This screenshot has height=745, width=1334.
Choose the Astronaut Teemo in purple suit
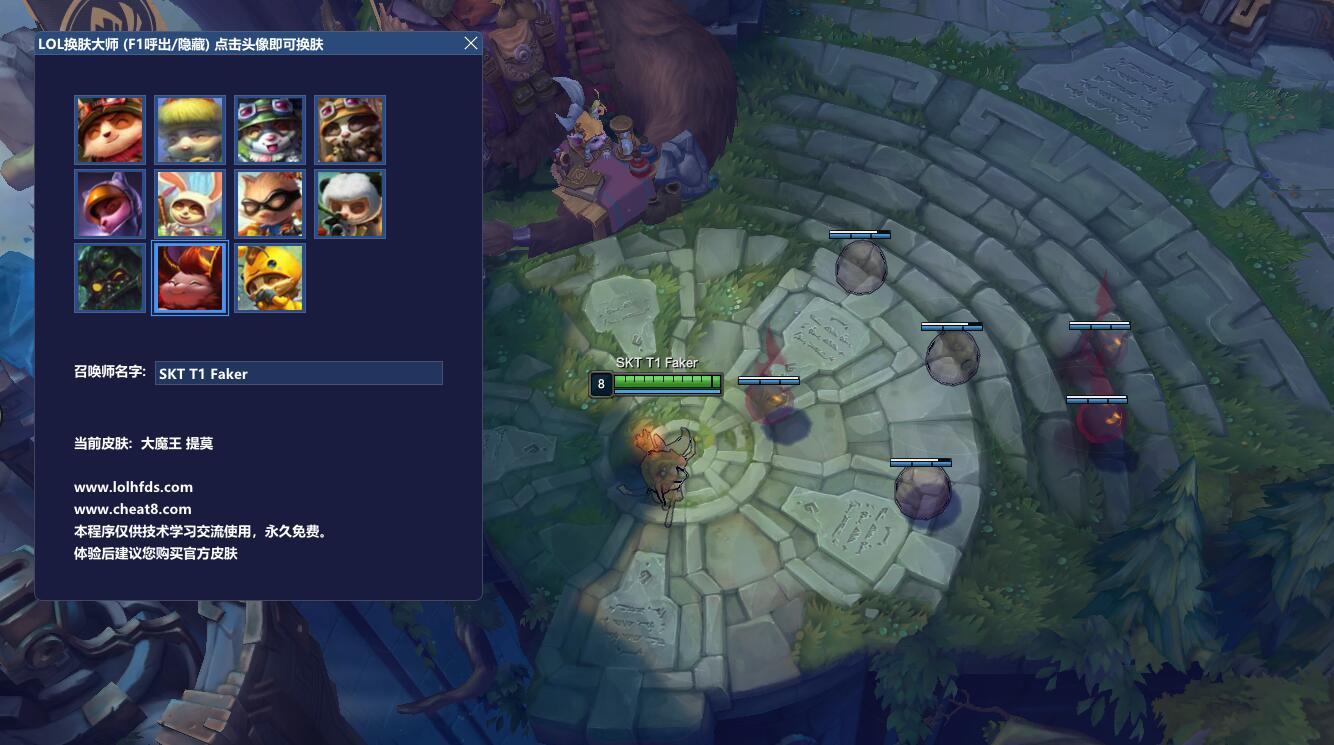click(110, 204)
